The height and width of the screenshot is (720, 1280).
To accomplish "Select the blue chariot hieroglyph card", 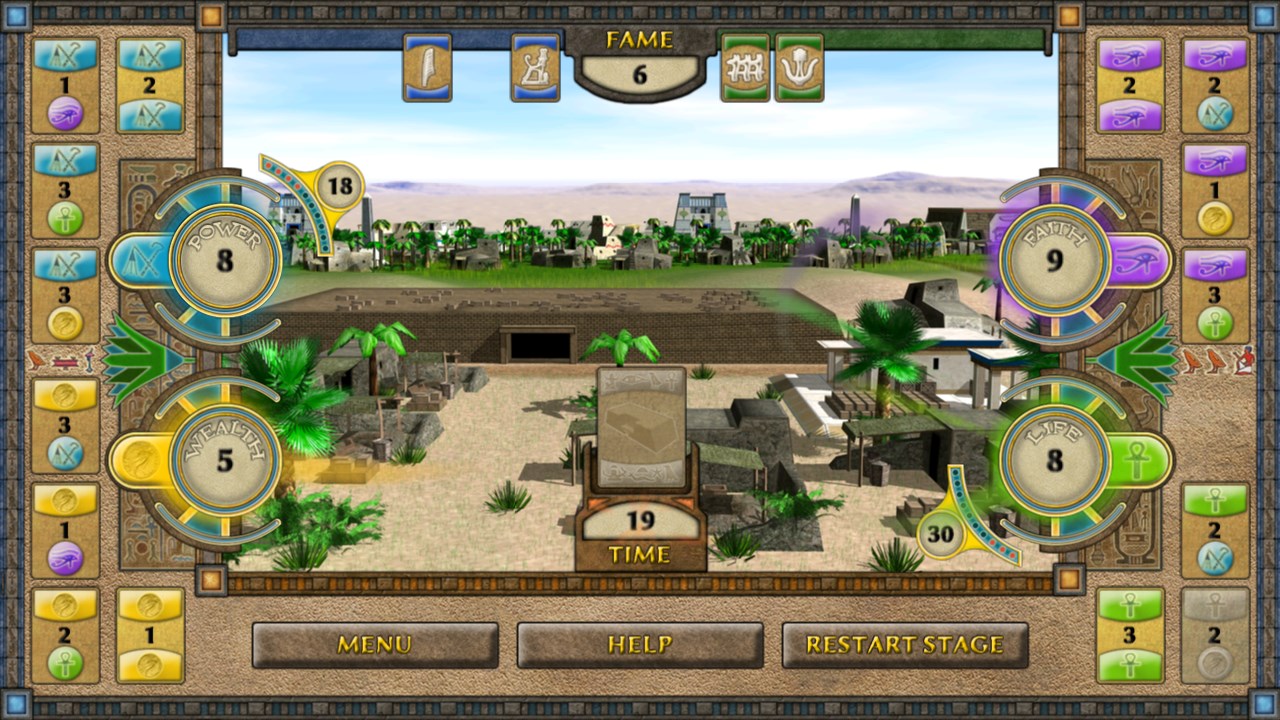I will click(x=535, y=67).
